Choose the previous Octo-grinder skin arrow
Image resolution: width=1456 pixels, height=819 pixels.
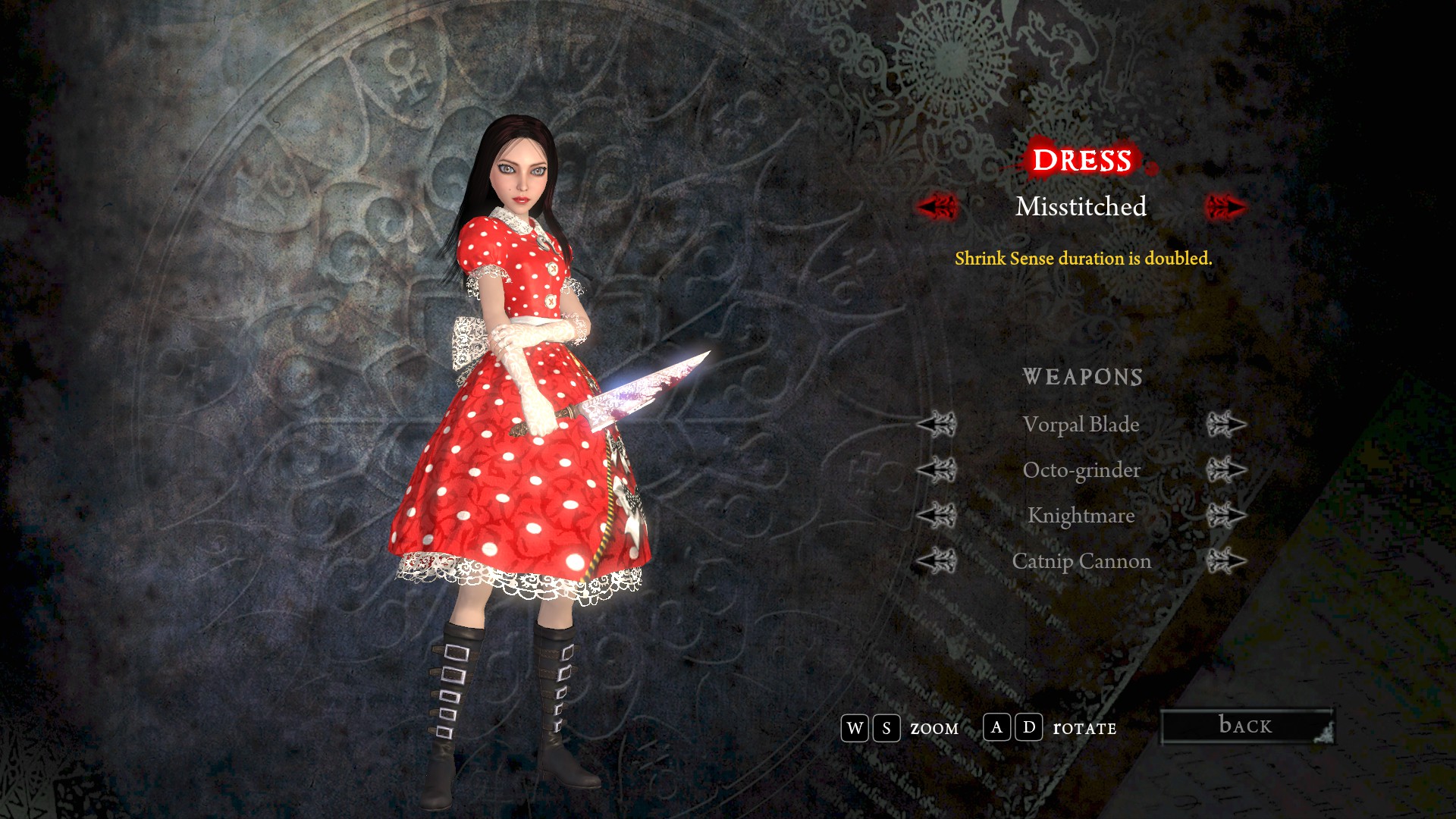(937, 470)
